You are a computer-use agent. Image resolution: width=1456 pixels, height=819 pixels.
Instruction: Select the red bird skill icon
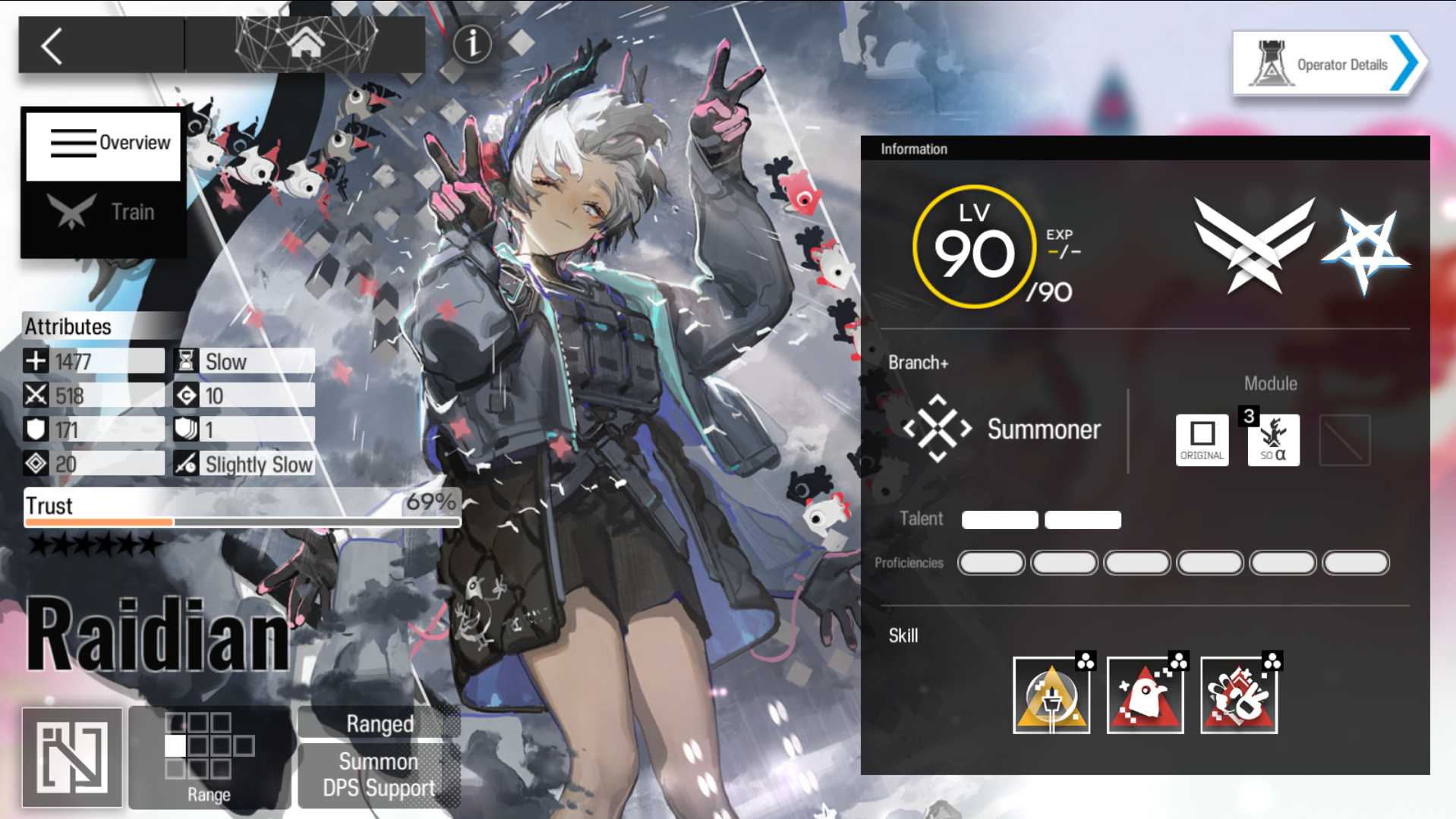click(1145, 695)
